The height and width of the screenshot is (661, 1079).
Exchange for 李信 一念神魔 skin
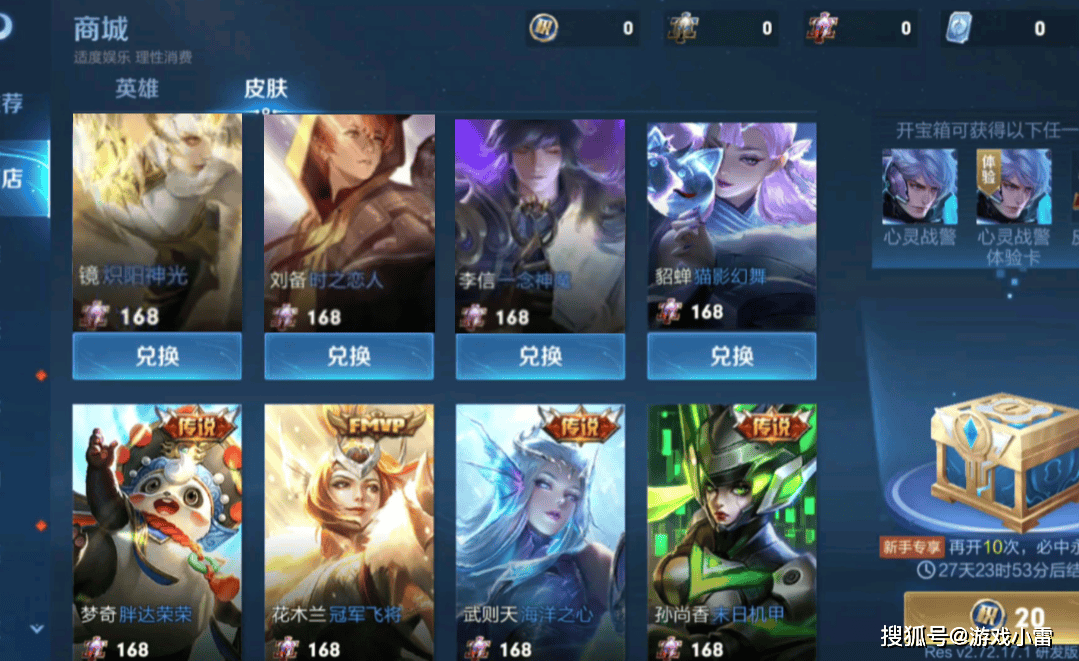pyautogui.click(x=540, y=356)
